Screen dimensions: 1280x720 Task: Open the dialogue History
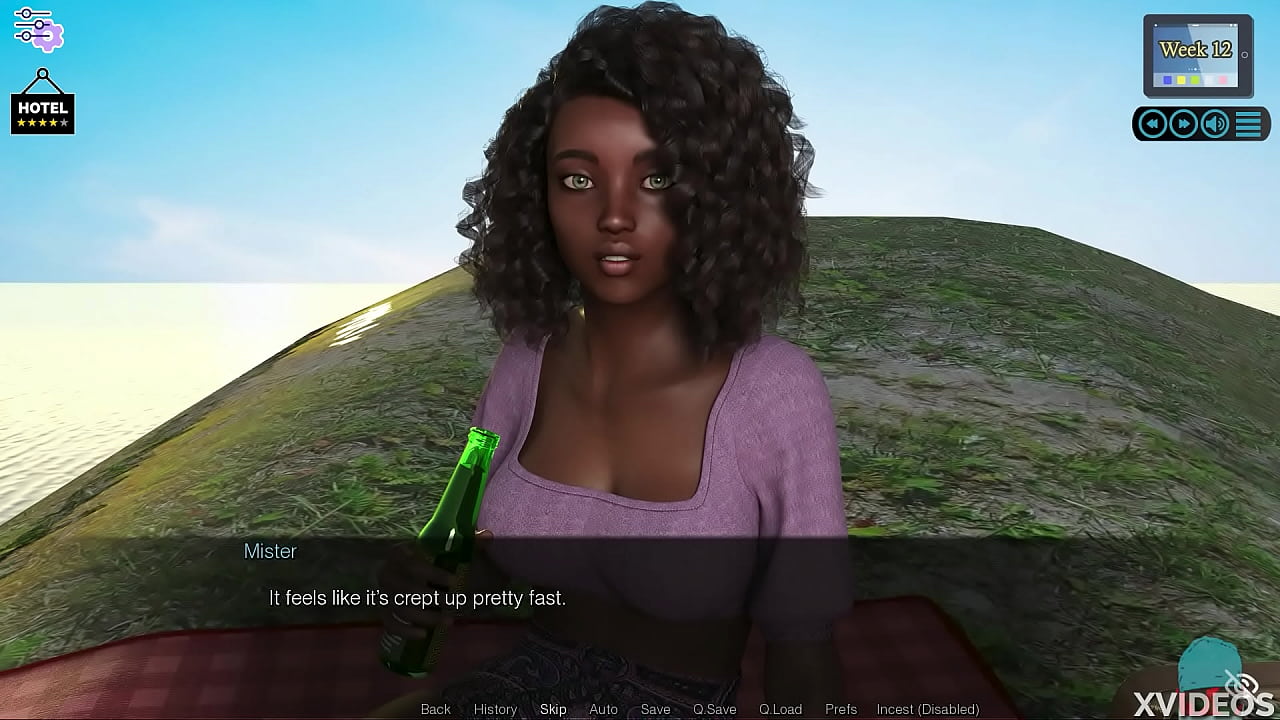pyautogui.click(x=495, y=709)
